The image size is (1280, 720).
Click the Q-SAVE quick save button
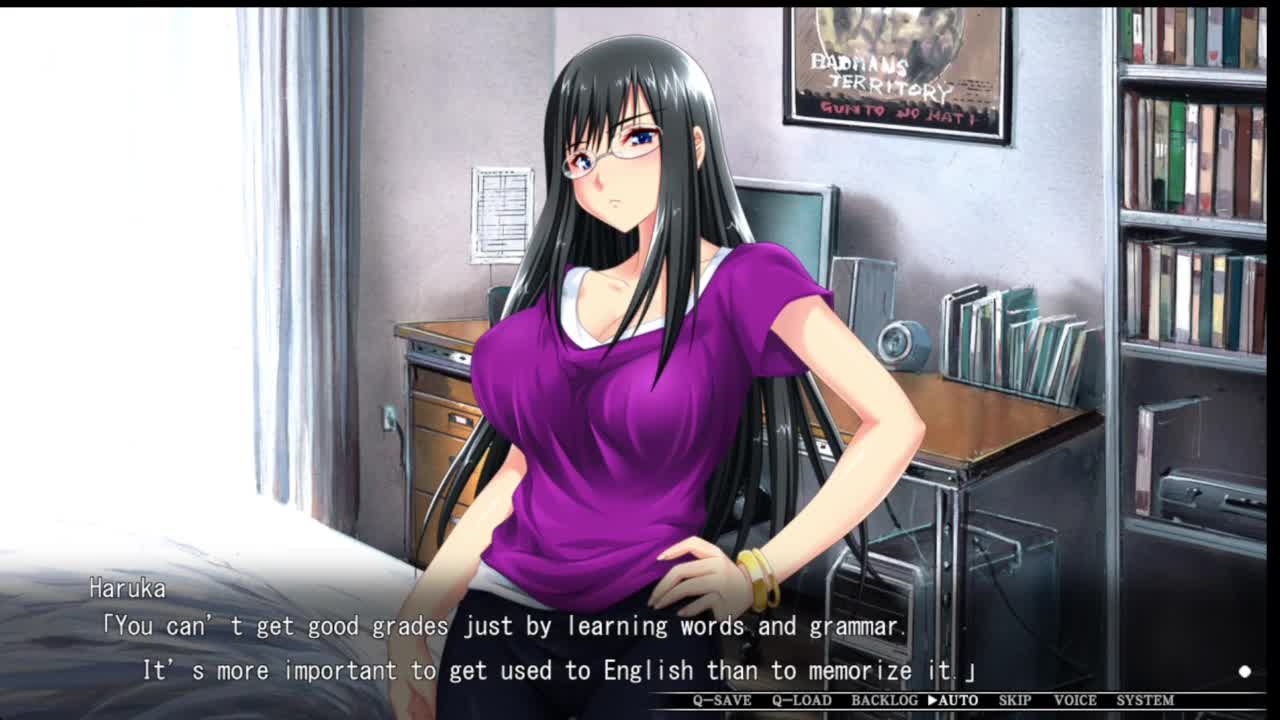(722, 700)
